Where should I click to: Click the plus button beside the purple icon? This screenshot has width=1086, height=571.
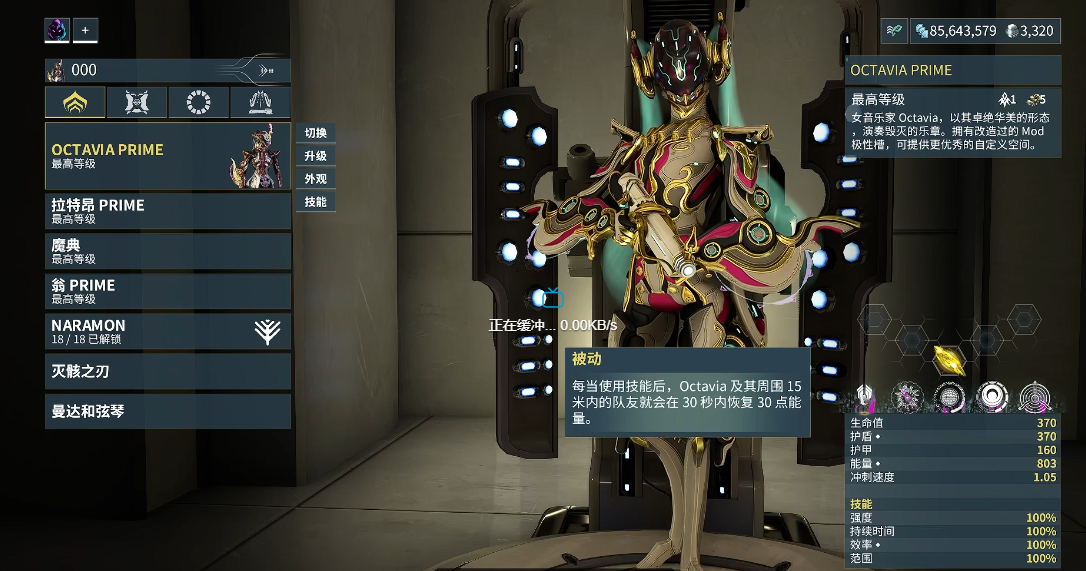click(x=85, y=31)
